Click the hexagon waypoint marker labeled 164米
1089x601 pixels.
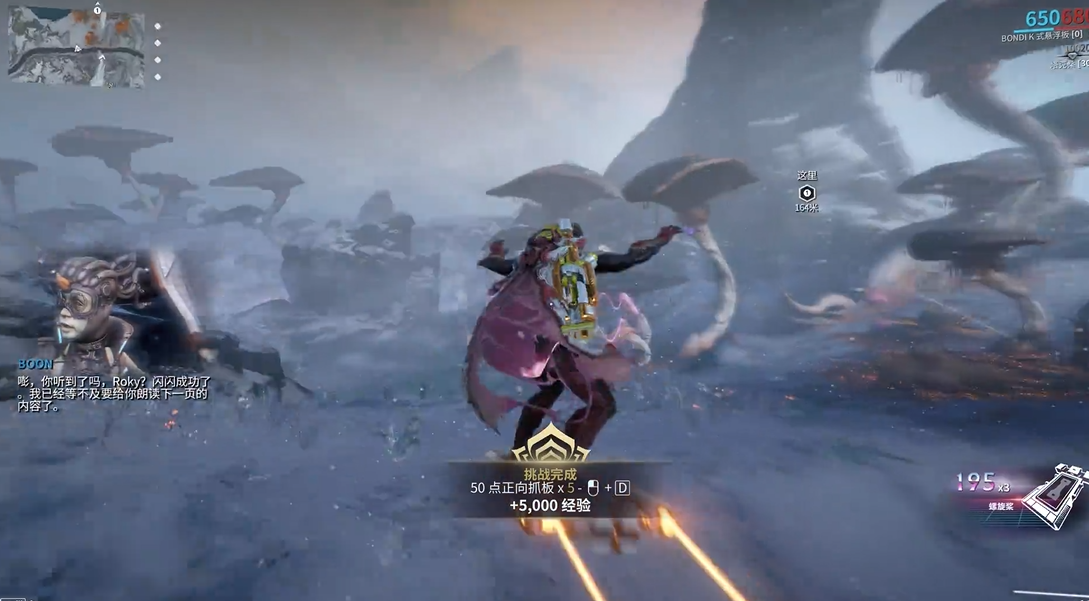(x=807, y=192)
